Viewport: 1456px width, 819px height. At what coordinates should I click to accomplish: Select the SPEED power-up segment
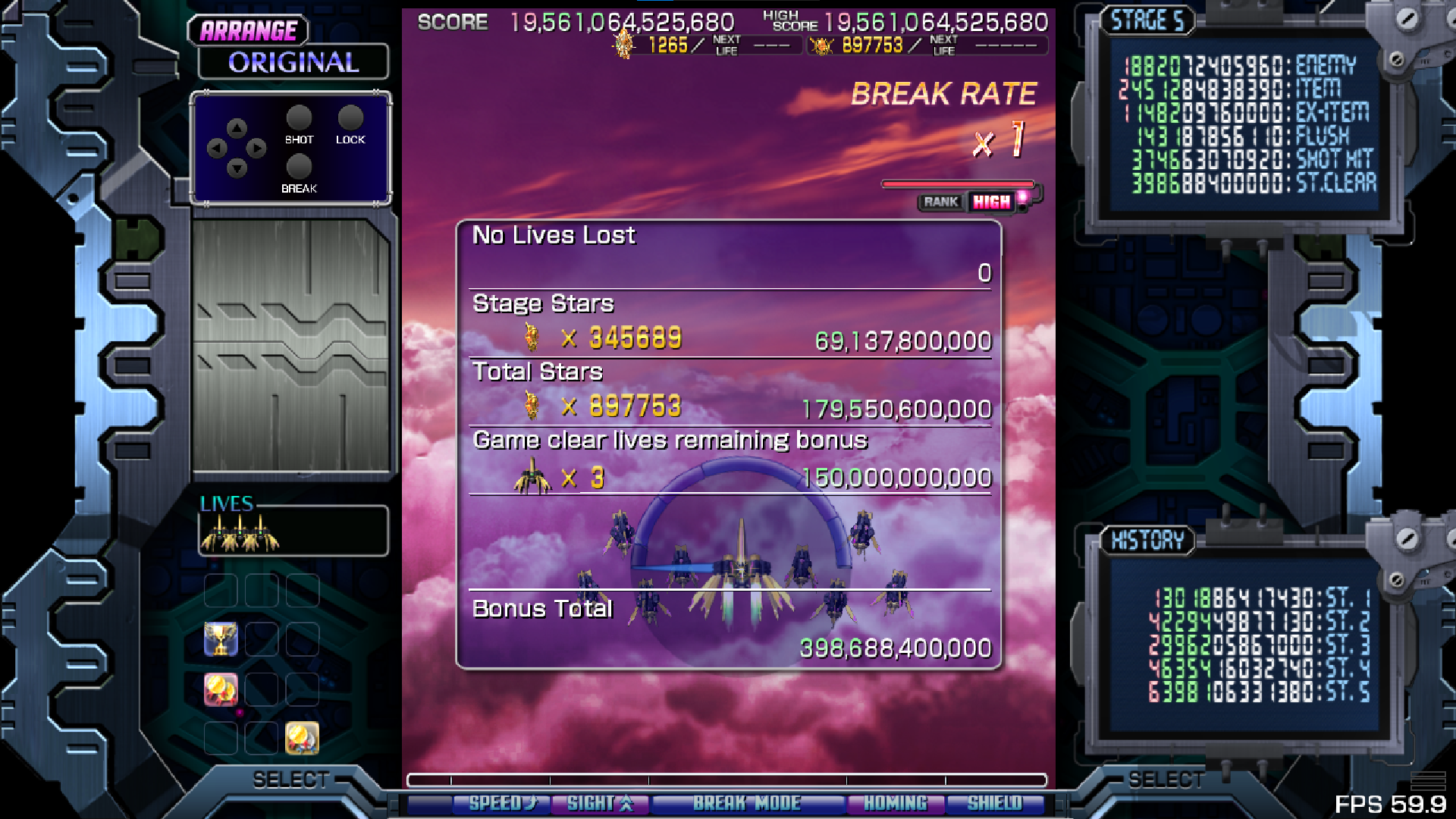click(501, 803)
